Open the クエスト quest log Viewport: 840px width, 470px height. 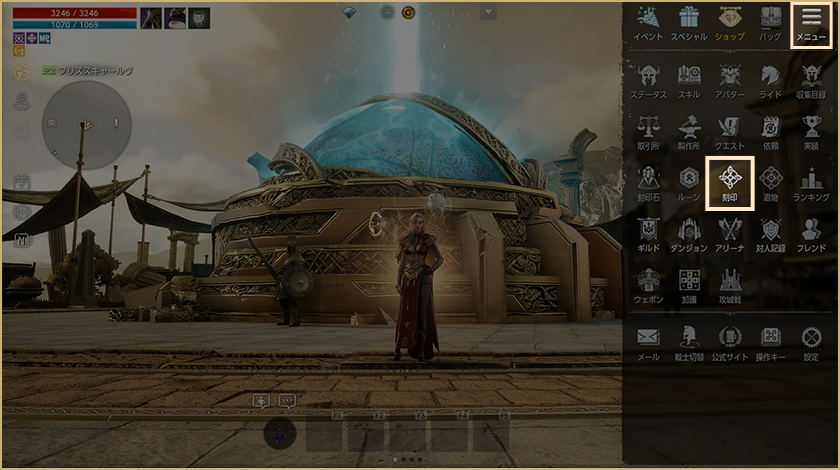(729, 132)
